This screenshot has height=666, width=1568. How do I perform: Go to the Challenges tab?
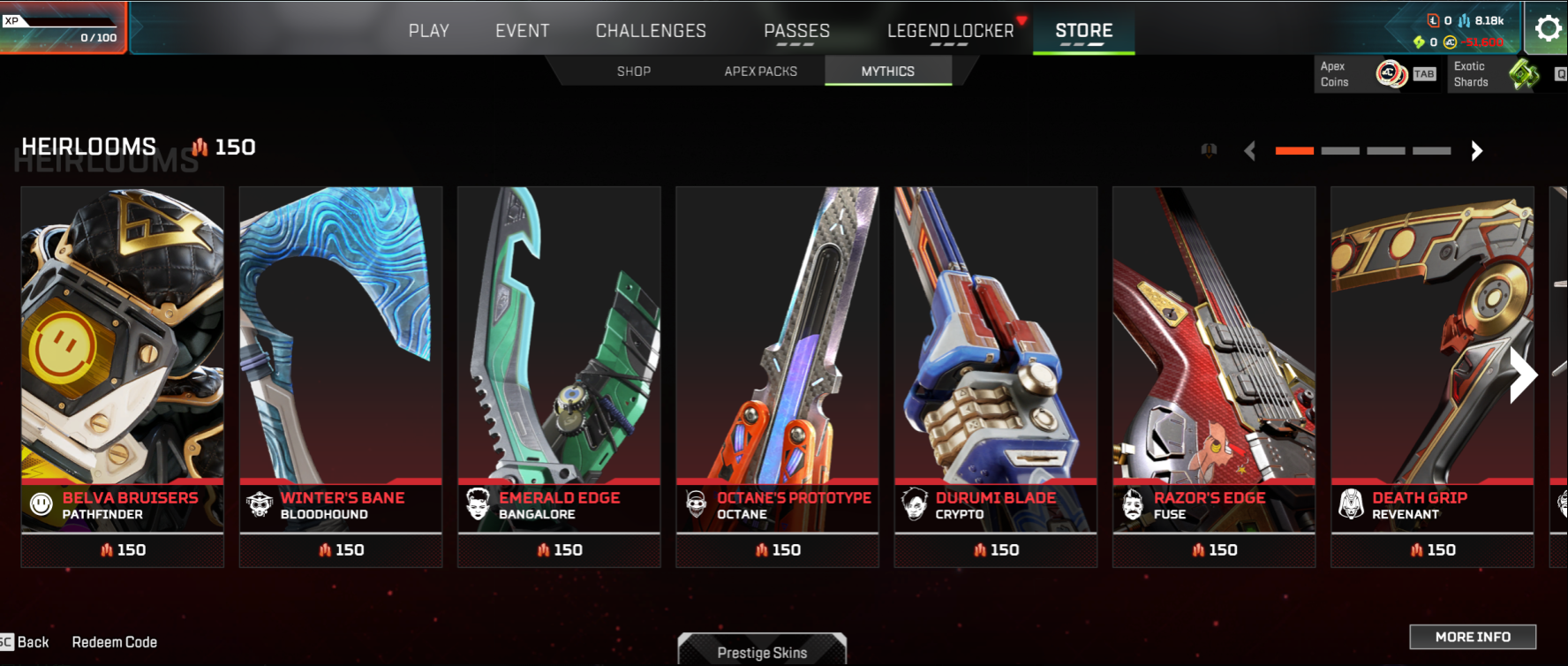click(651, 31)
